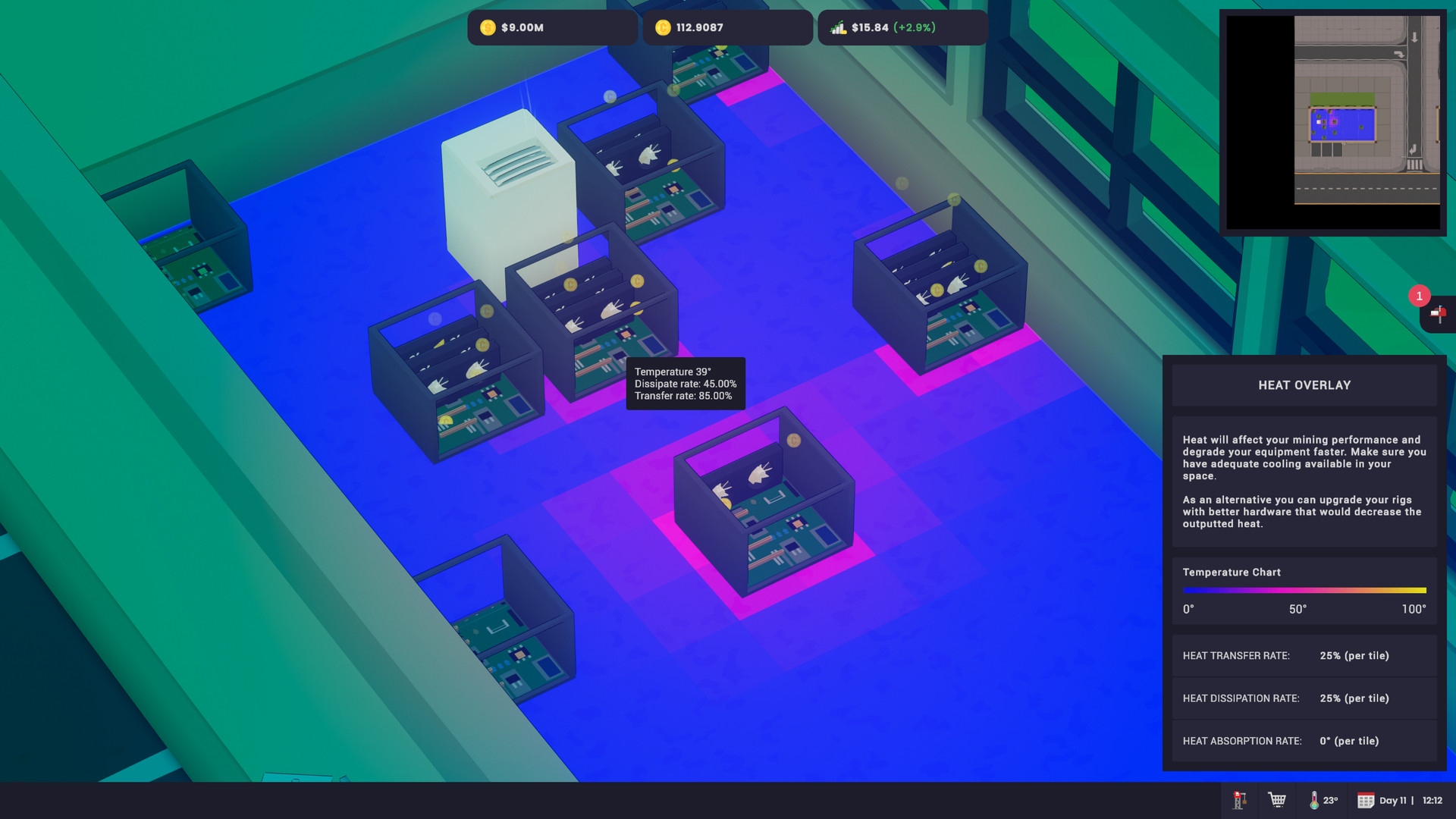This screenshot has width=1456, height=819.
Task: Open the build/construction crane tool
Action: pos(1239,800)
